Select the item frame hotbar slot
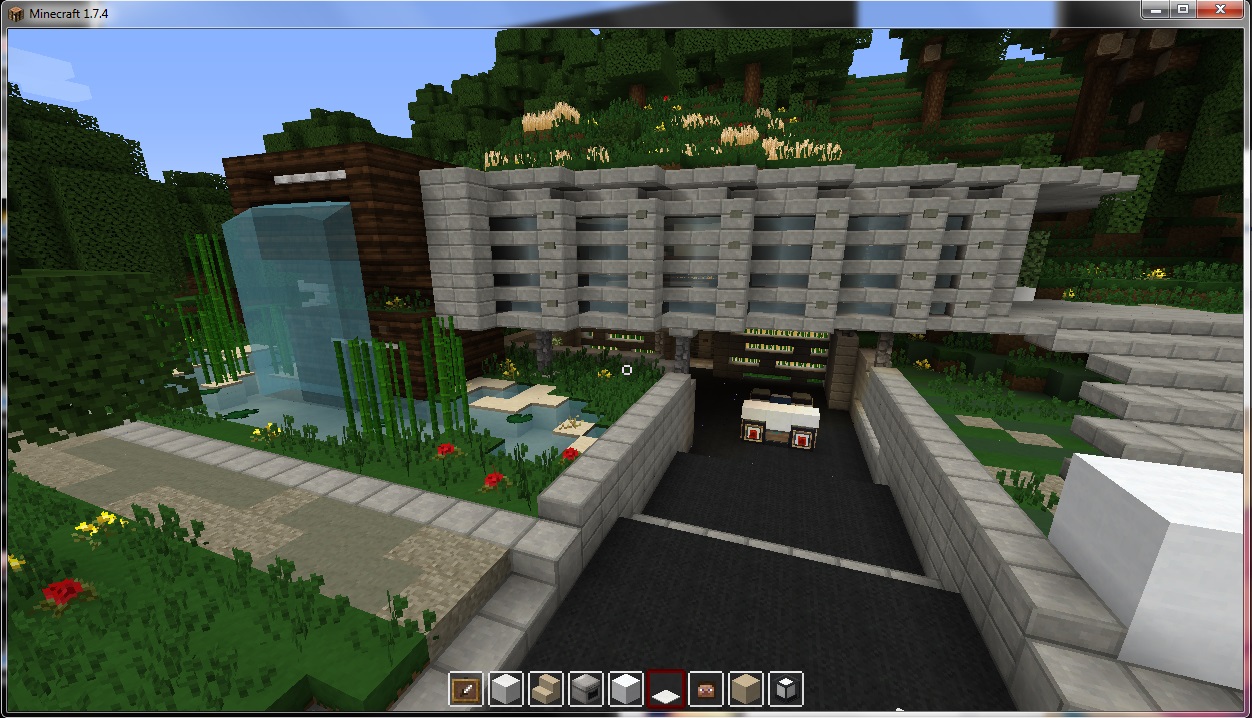This screenshot has height=718, width=1252. (x=466, y=689)
